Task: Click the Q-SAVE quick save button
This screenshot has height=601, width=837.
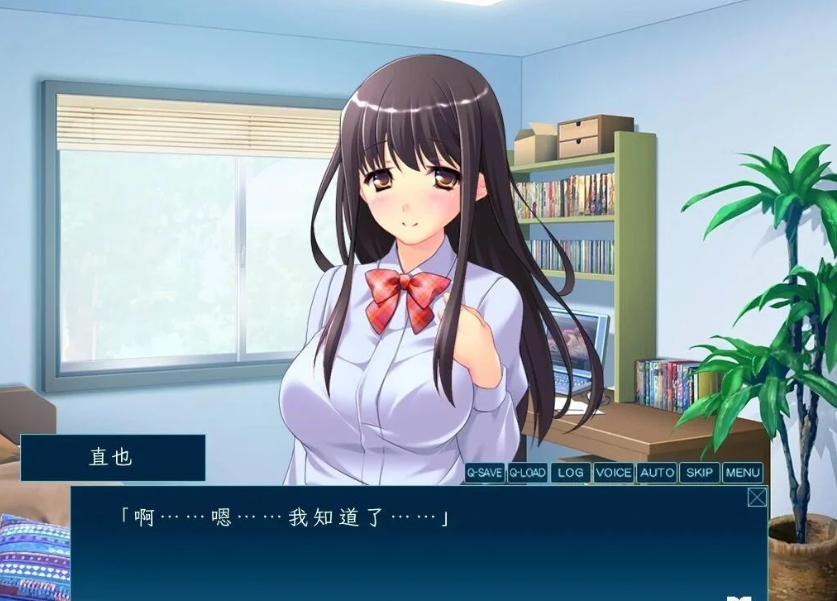Action: (484, 473)
